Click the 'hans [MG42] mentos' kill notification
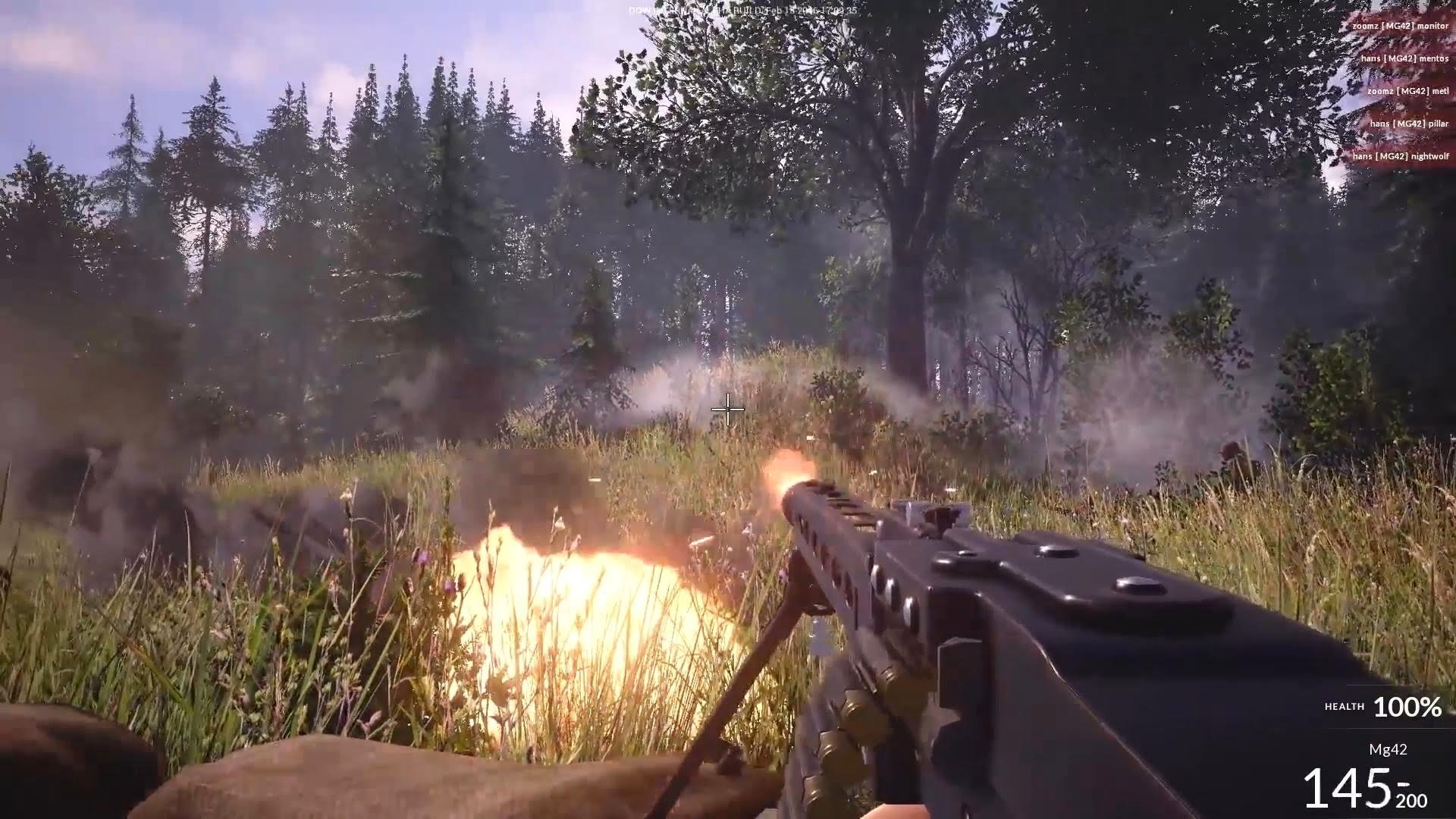 [1403, 57]
